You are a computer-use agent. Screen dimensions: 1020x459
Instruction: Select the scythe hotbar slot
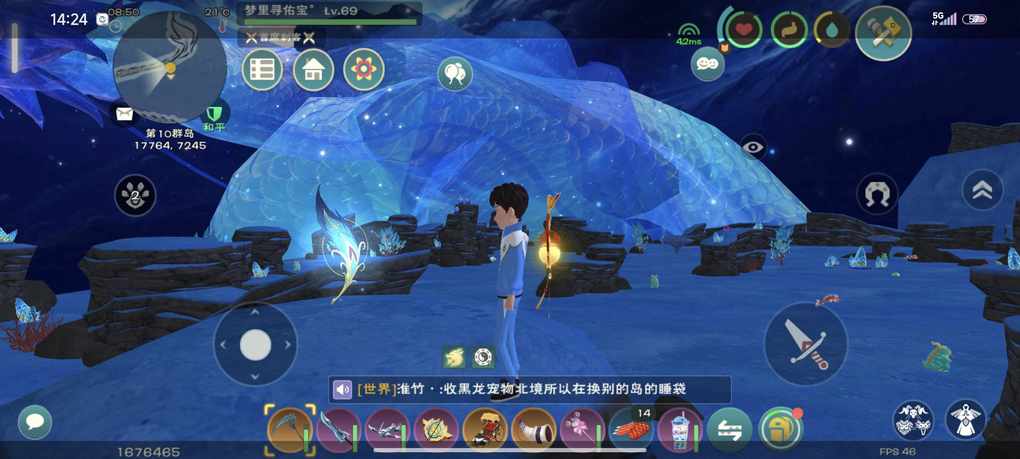pos(290,431)
